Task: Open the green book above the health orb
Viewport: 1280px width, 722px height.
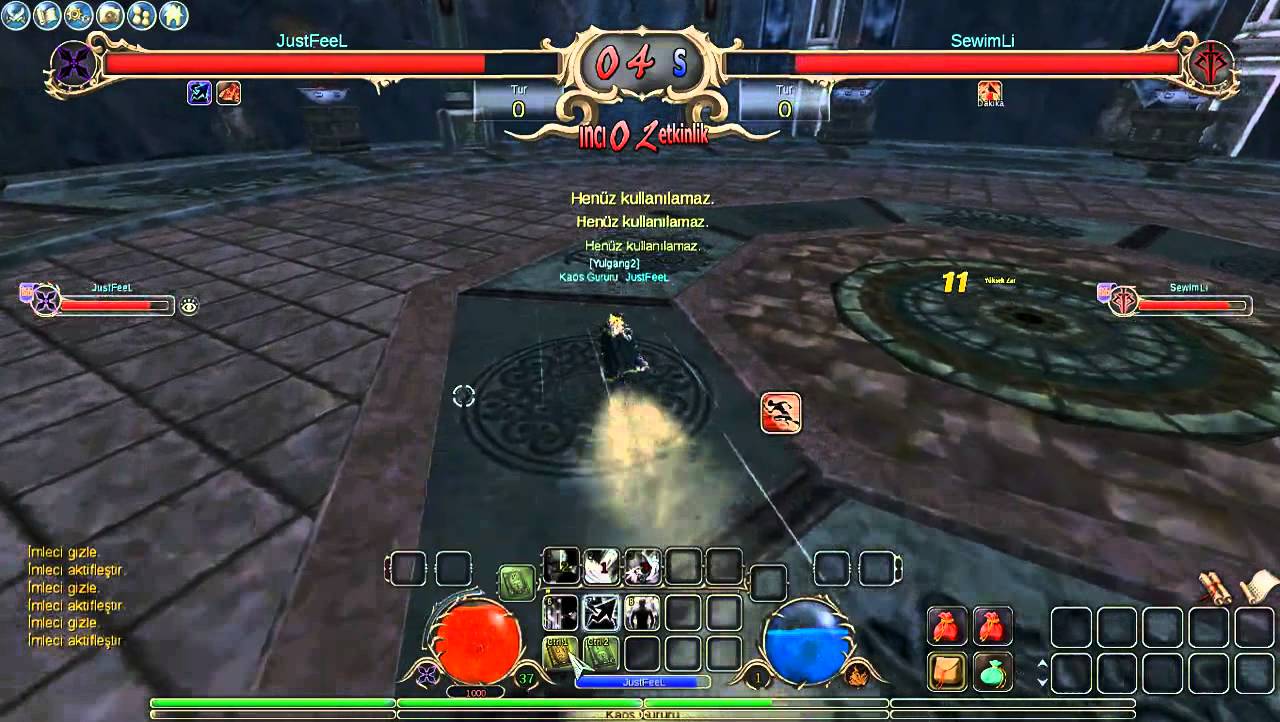Action: (x=517, y=582)
